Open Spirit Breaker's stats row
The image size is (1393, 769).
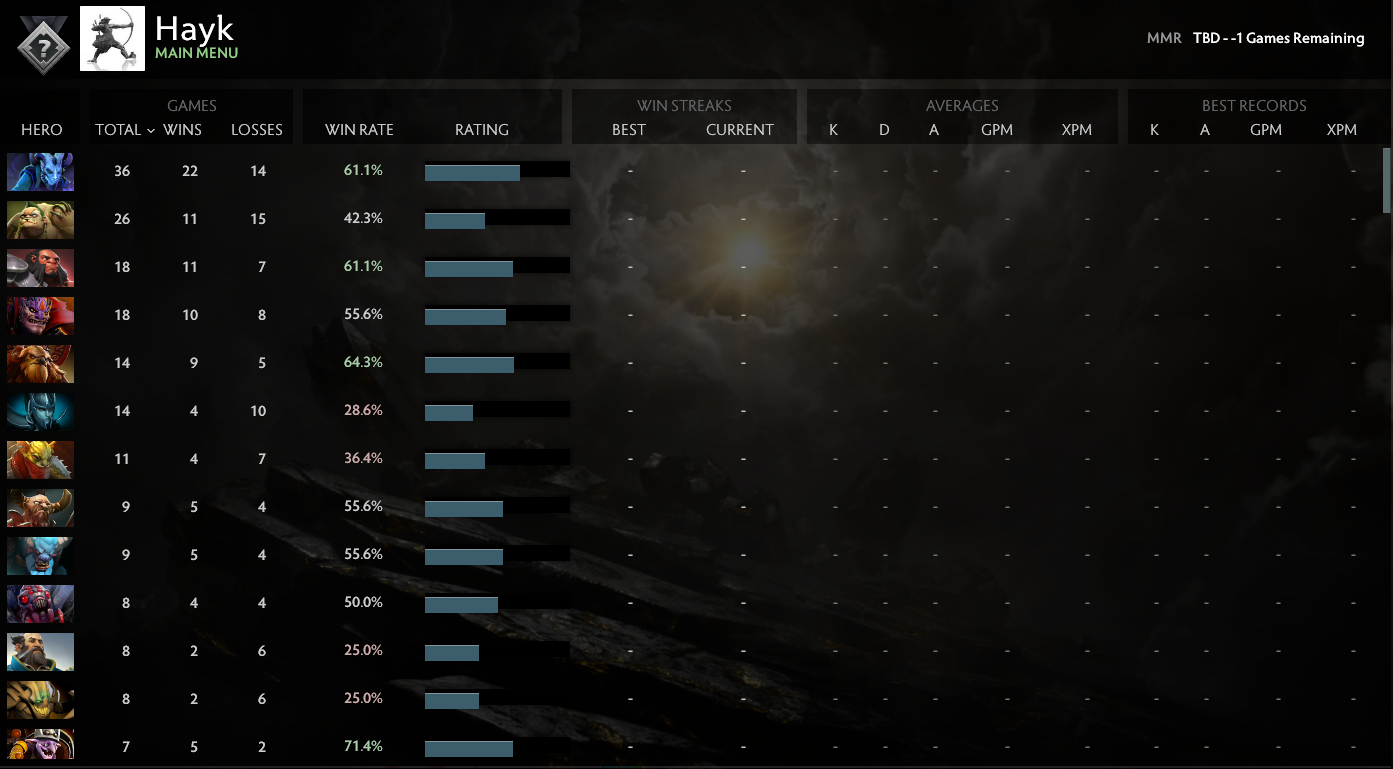coord(40,555)
